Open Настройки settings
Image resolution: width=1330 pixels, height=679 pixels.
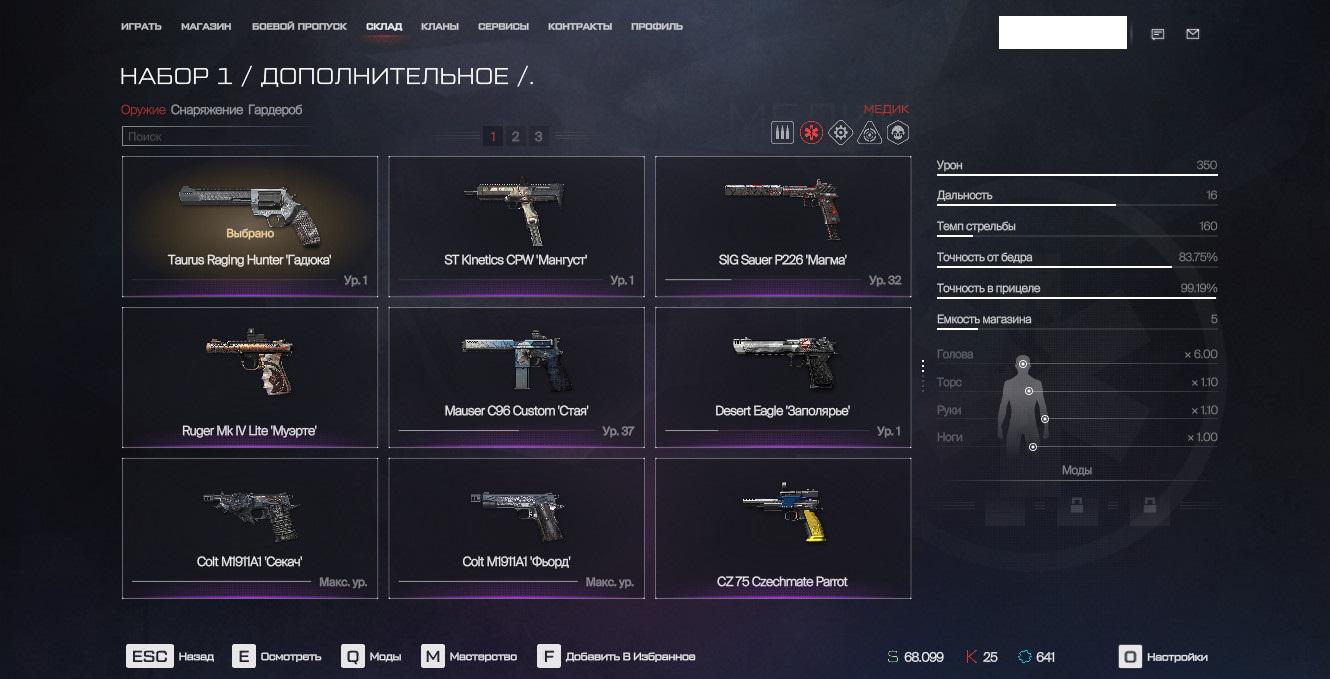coord(1163,657)
